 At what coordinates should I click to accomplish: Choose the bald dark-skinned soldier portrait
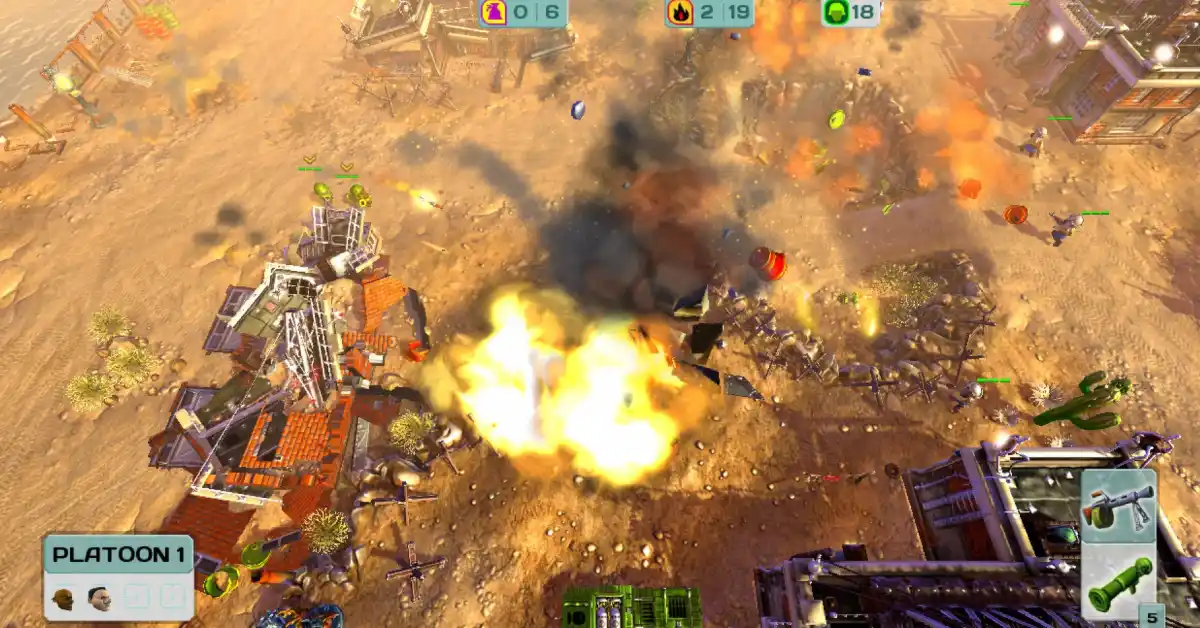point(64,598)
